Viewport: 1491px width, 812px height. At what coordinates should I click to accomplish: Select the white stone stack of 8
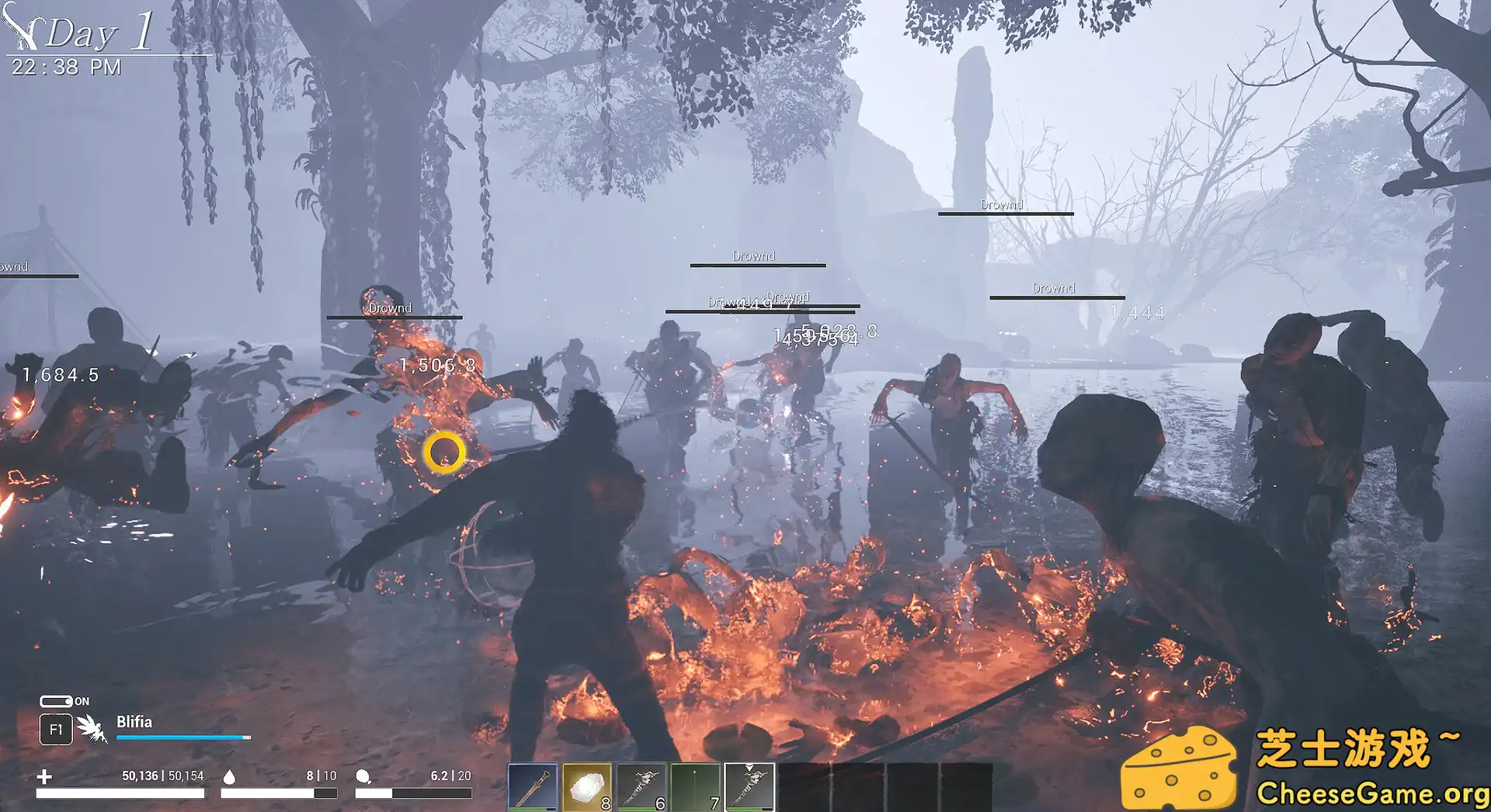click(586, 786)
